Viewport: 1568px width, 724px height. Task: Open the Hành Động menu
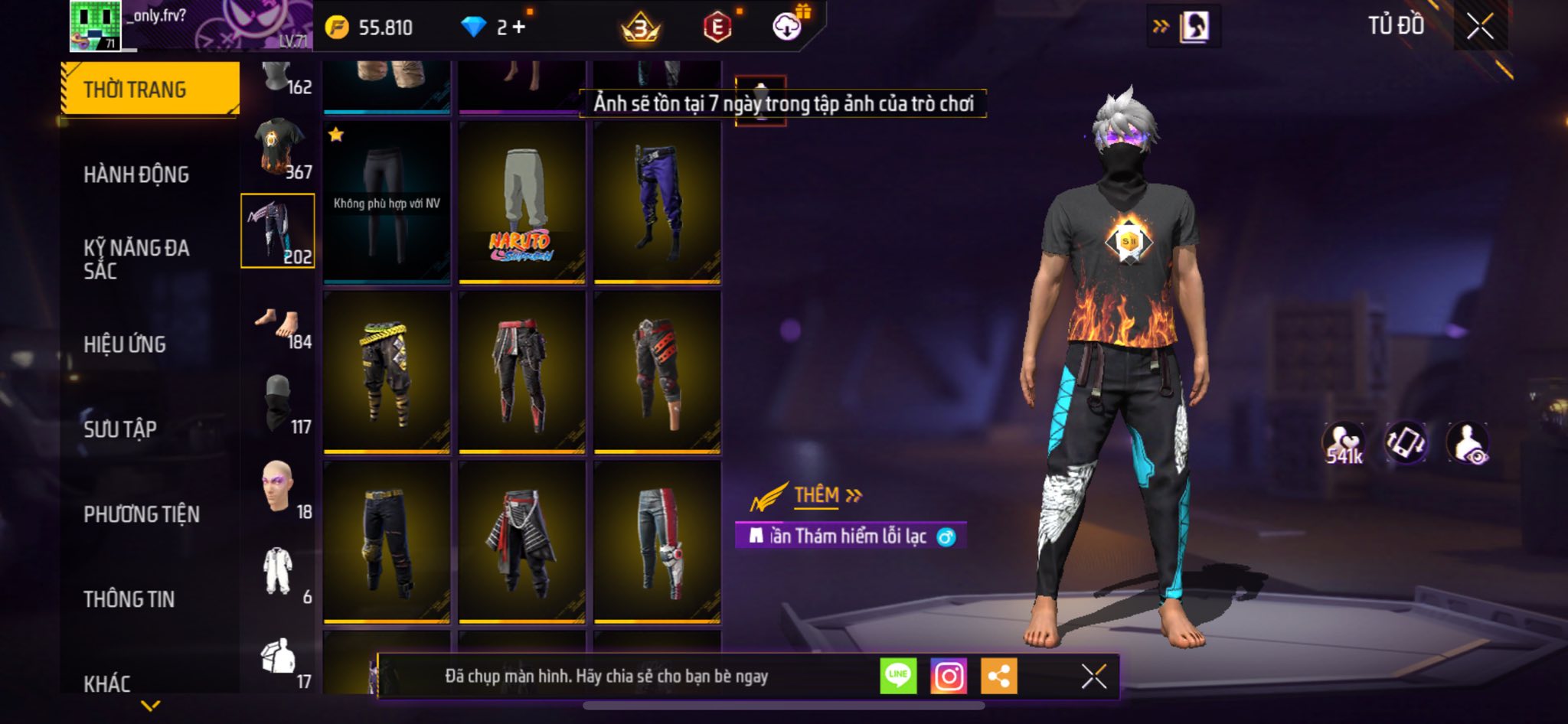pyautogui.click(x=136, y=174)
